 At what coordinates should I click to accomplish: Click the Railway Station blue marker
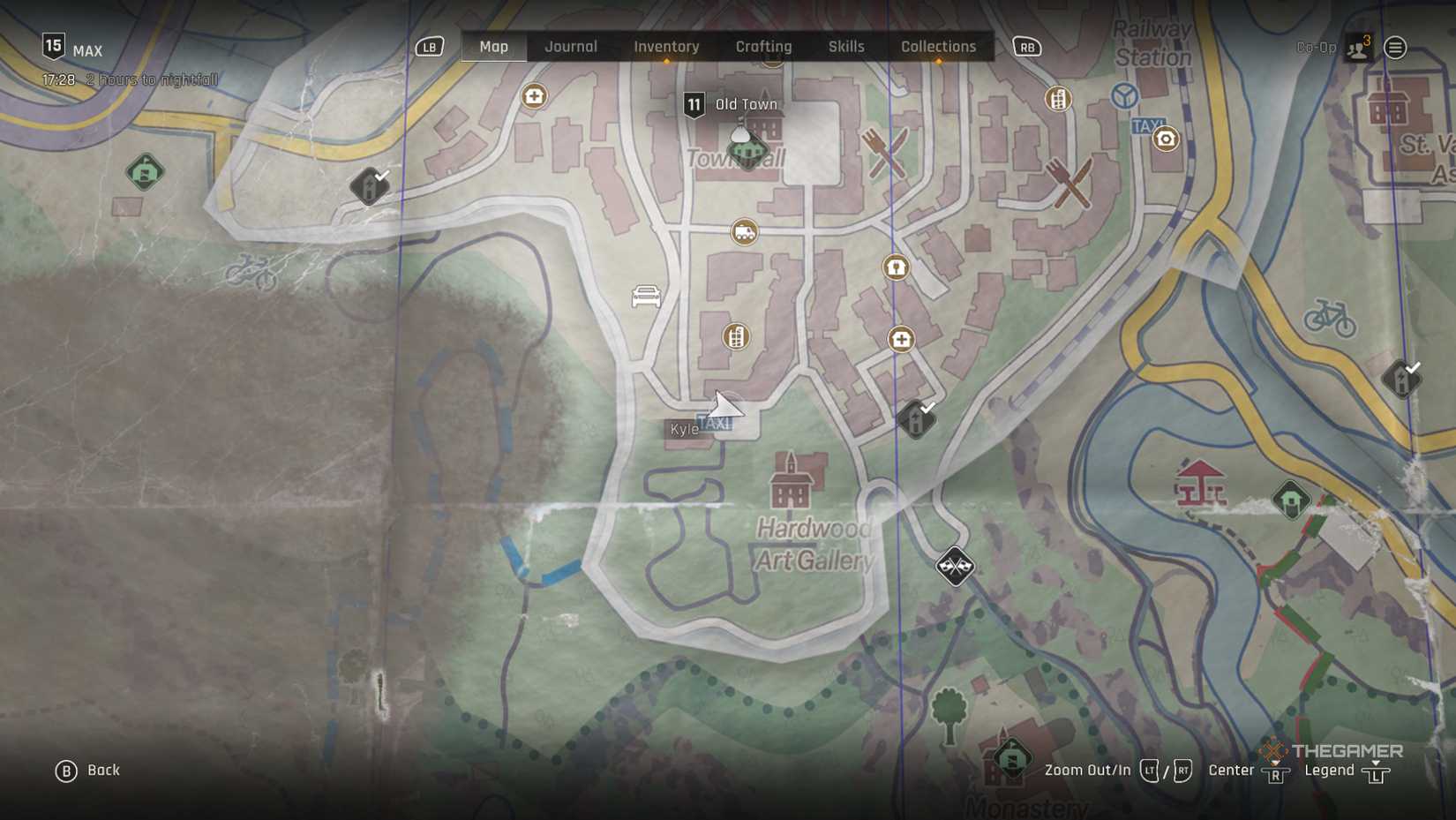[x=1124, y=95]
